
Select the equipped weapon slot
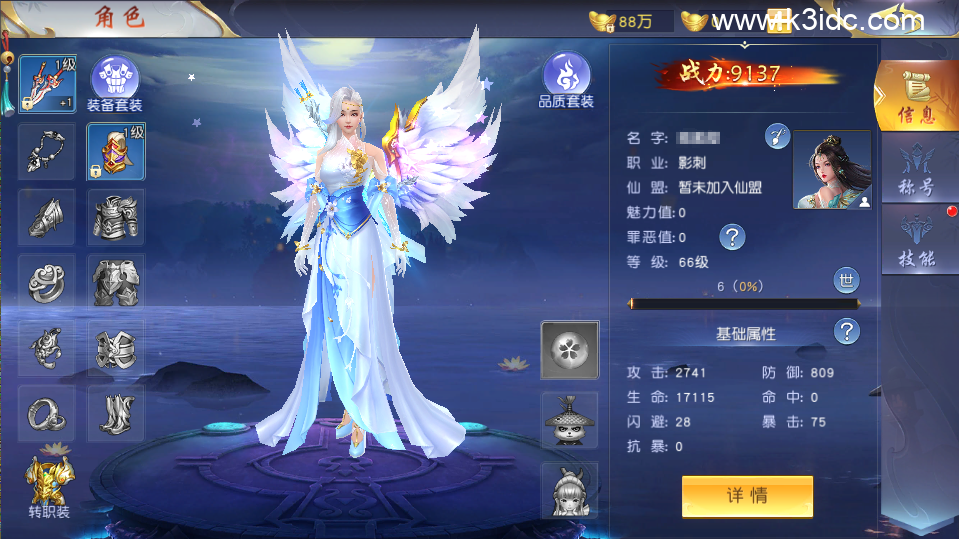pyautogui.click(x=47, y=85)
